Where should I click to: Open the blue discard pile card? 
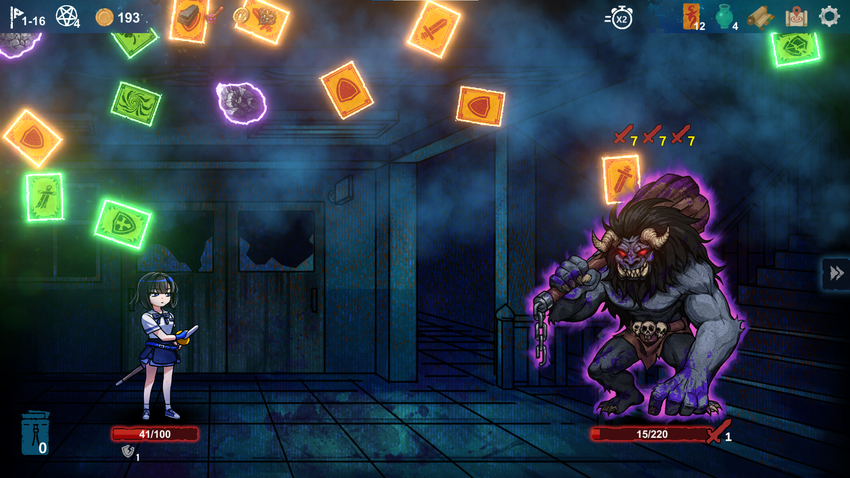pyautogui.click(x=33, y=433)
